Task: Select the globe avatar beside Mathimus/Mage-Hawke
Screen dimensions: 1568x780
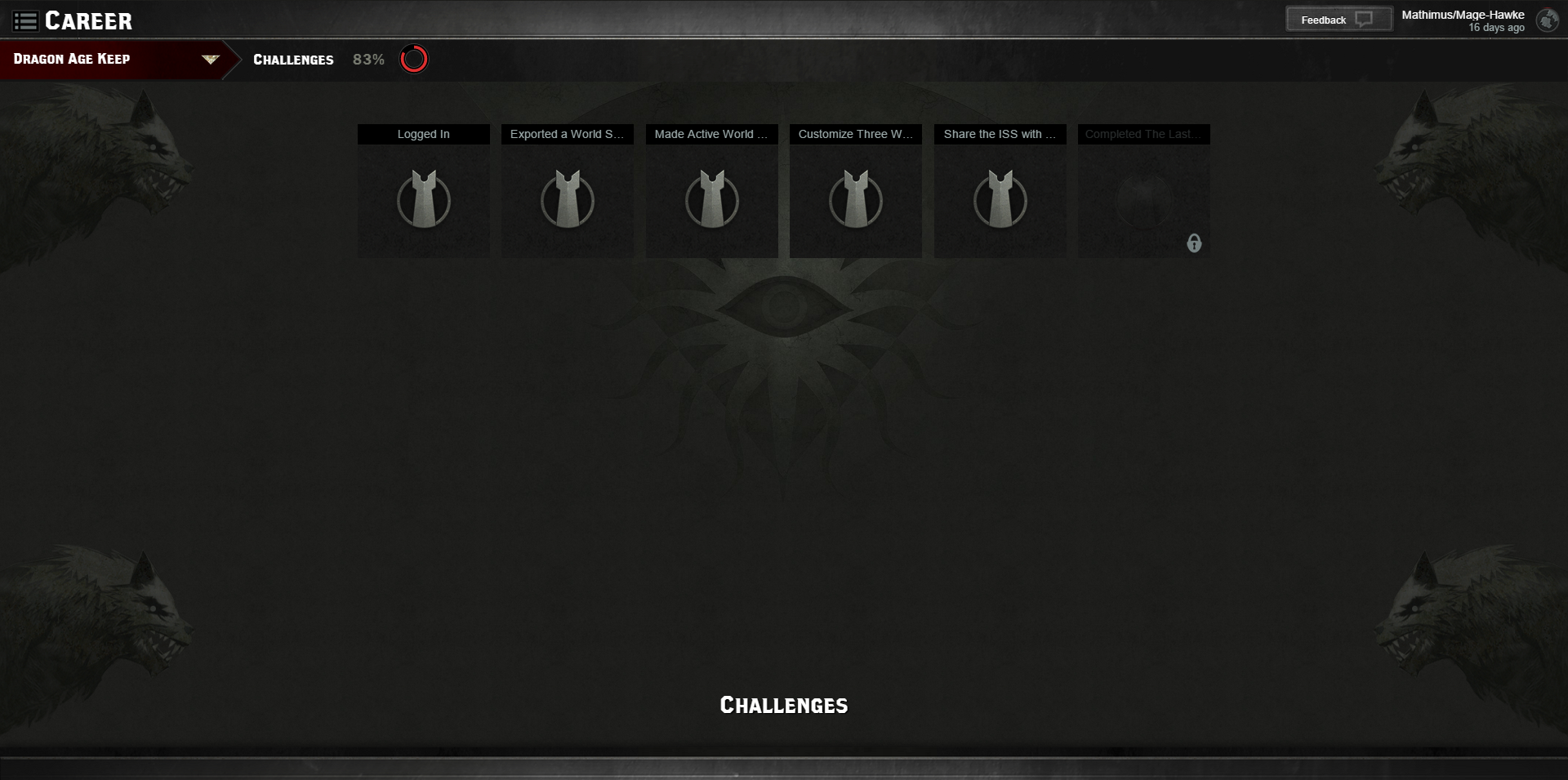Action: pos(1546,20)
